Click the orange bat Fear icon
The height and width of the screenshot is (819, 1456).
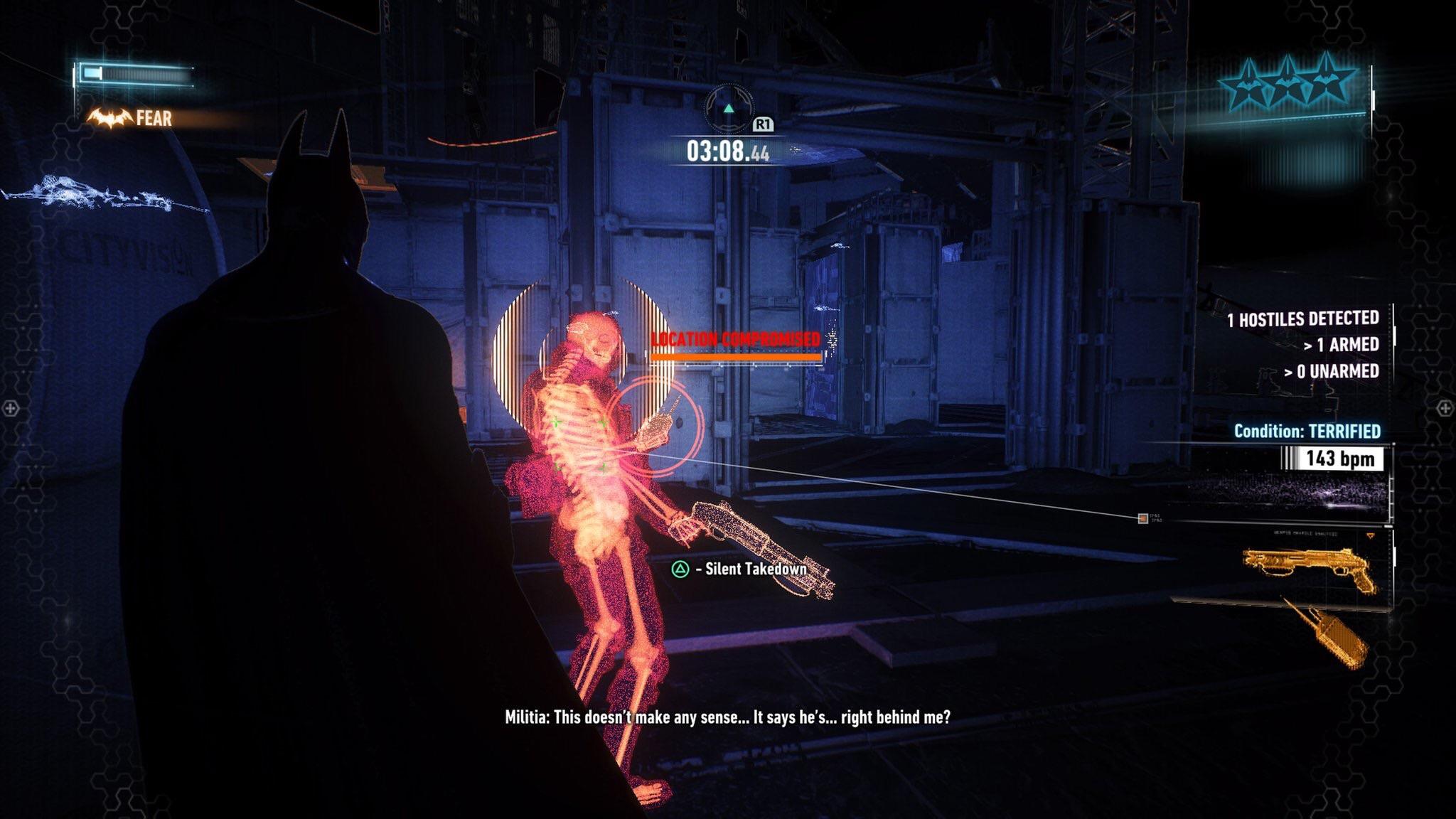pos(110,118)
